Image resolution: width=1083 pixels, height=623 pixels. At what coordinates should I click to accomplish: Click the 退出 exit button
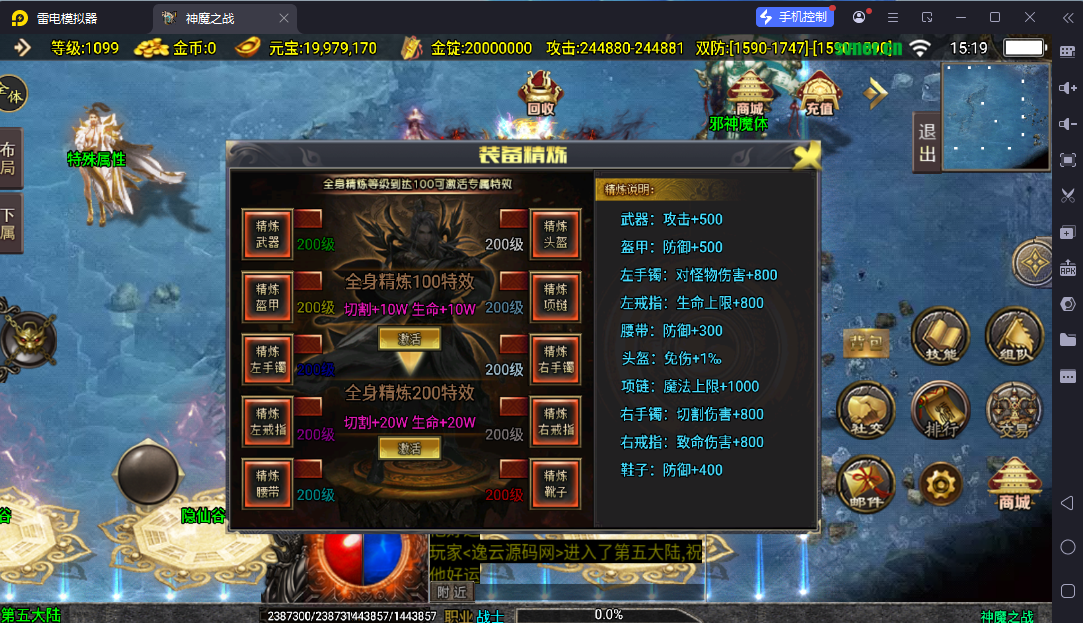tap(927, 143)
